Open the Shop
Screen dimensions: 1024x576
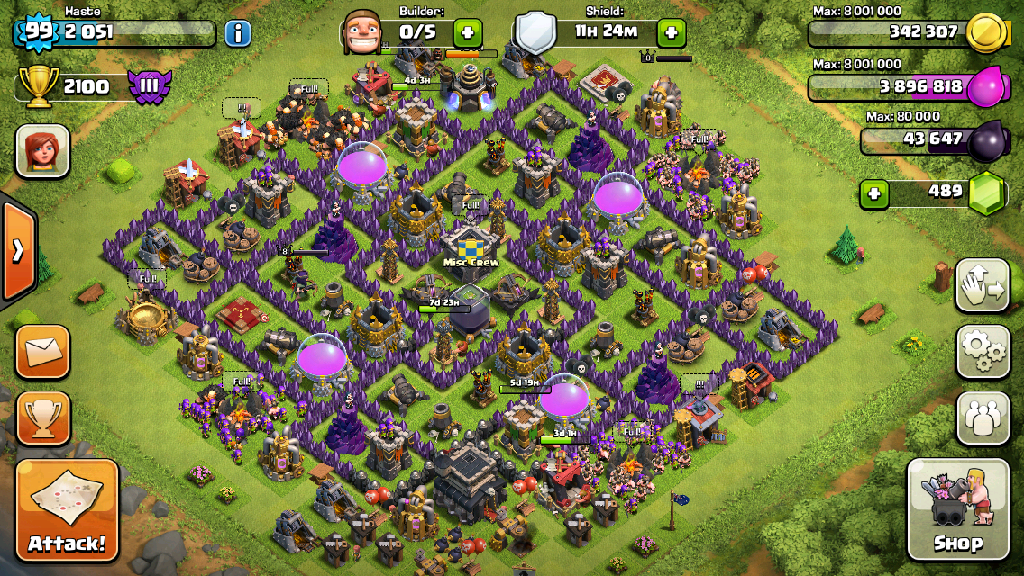point(957,510)
